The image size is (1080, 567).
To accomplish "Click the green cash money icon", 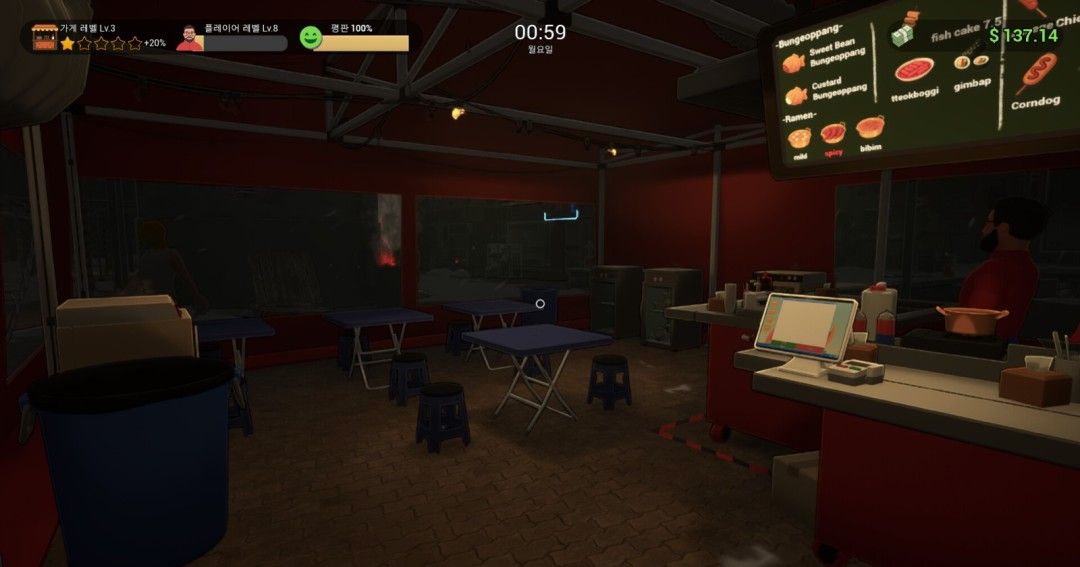I will pos(904,37).
